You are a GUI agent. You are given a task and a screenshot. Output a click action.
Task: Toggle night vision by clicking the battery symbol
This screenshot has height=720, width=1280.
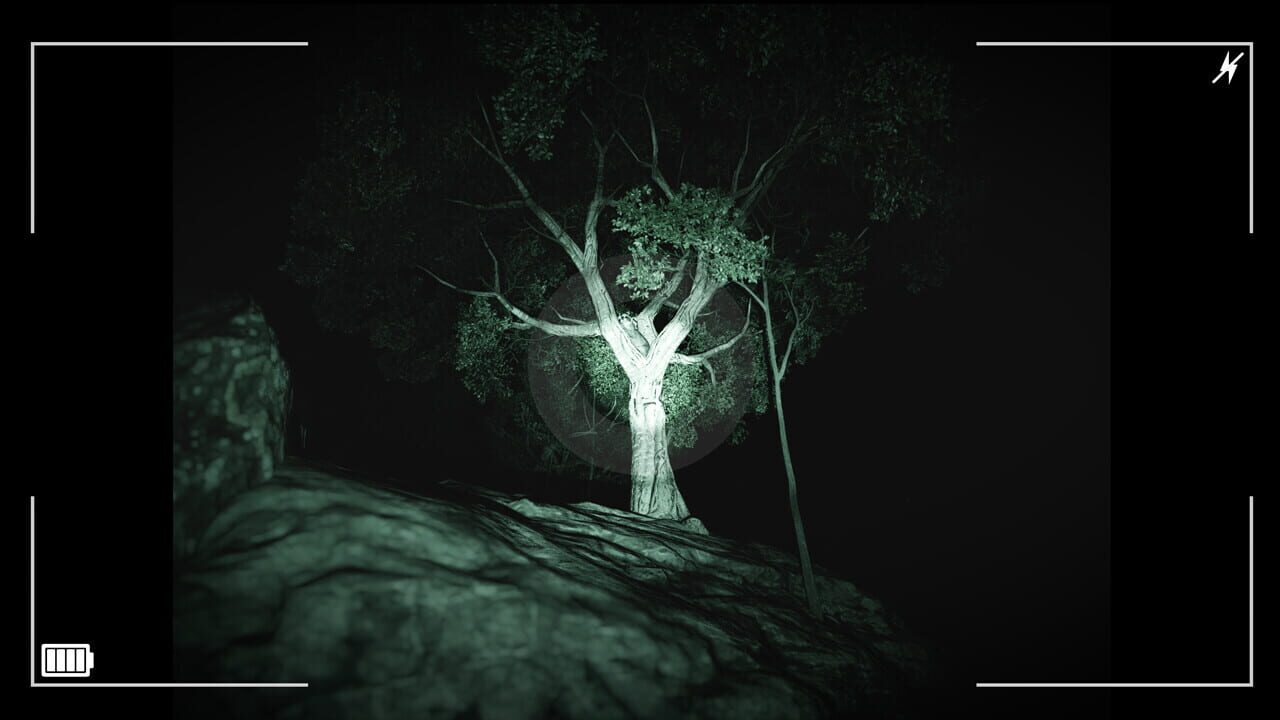click(x=67, y=658)
